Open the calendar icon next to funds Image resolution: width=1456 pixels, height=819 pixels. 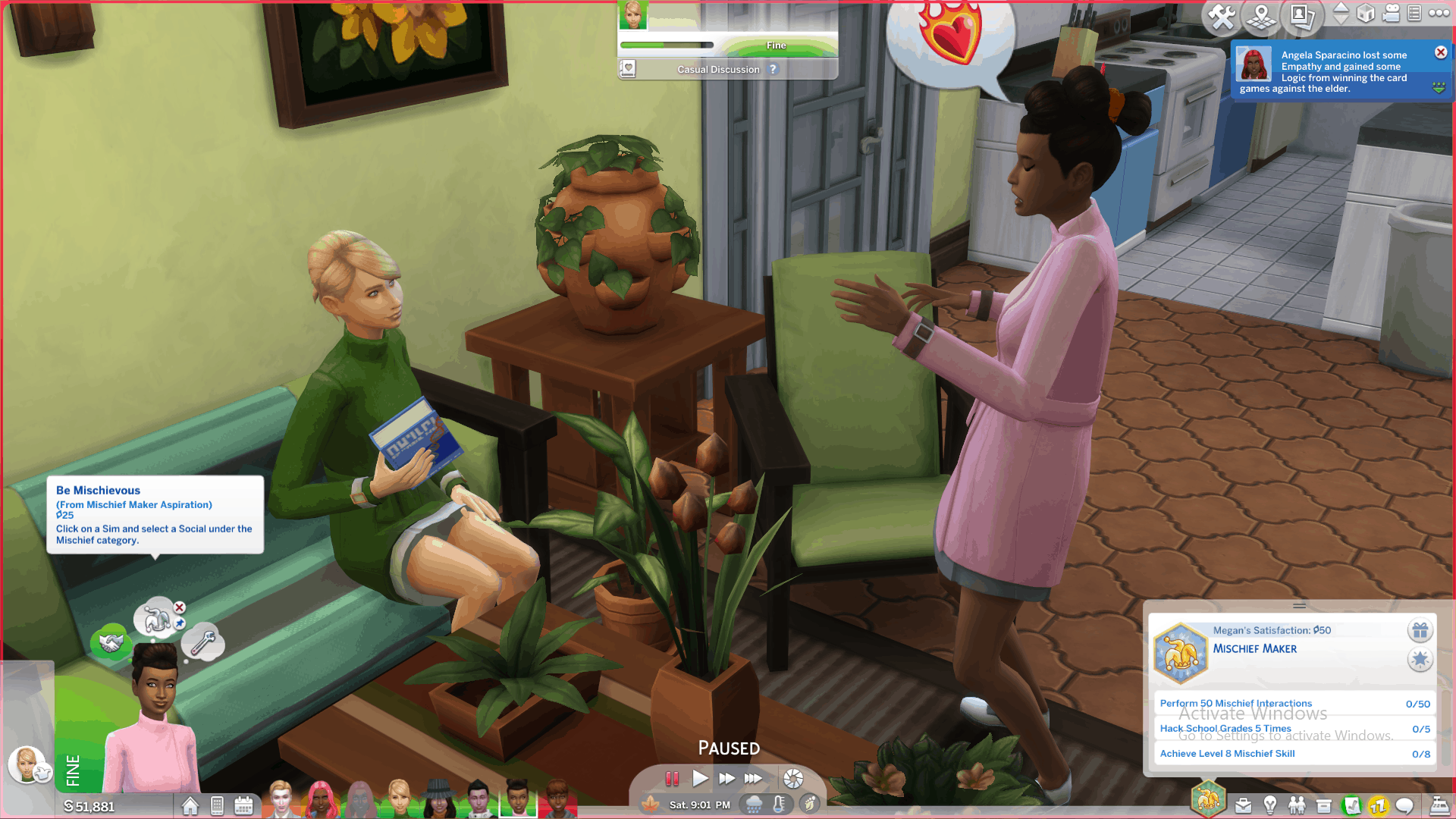[243, 805]
